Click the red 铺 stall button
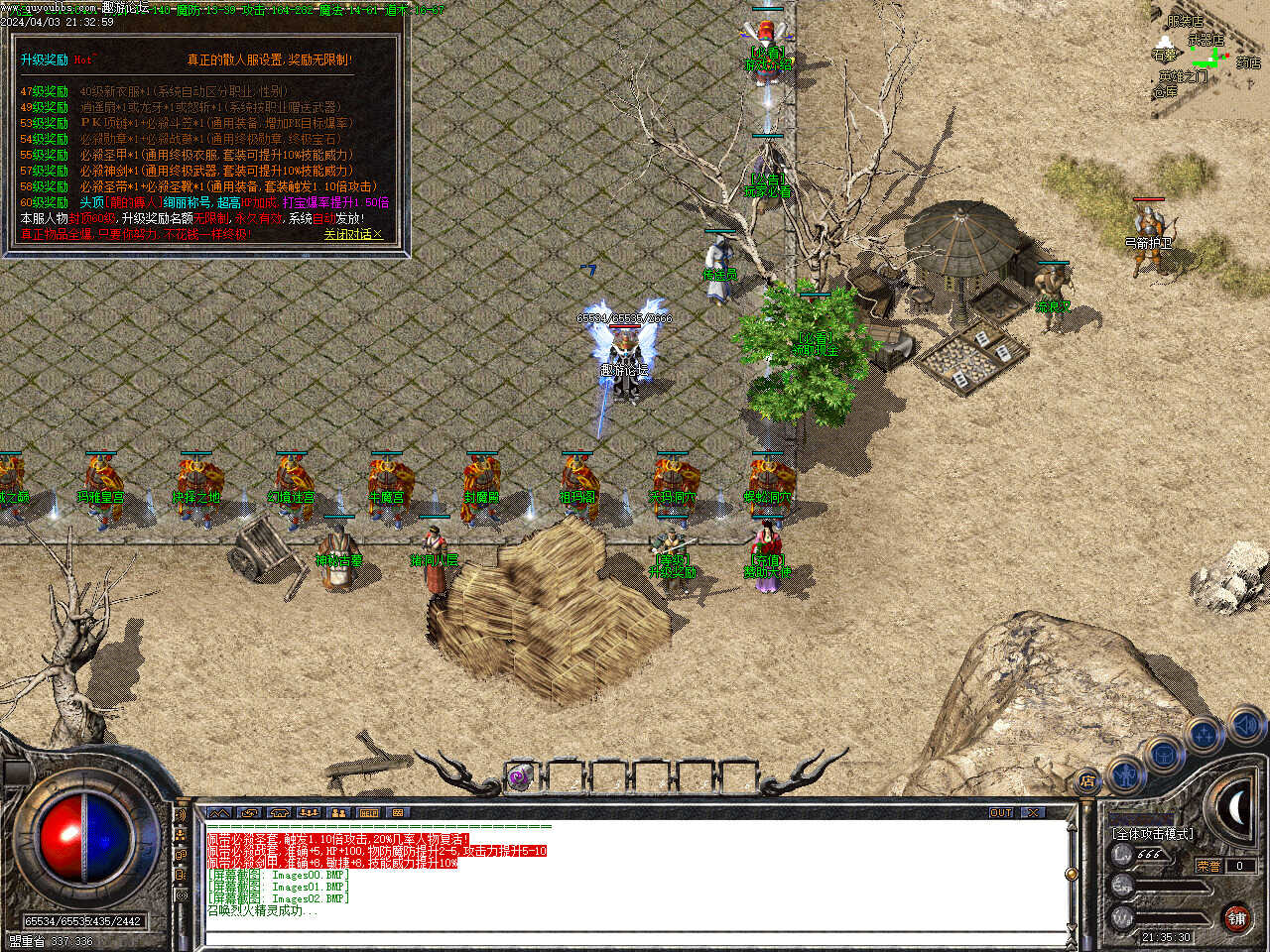Viewport: 1270px width, 952px height. pos(1236,918)
